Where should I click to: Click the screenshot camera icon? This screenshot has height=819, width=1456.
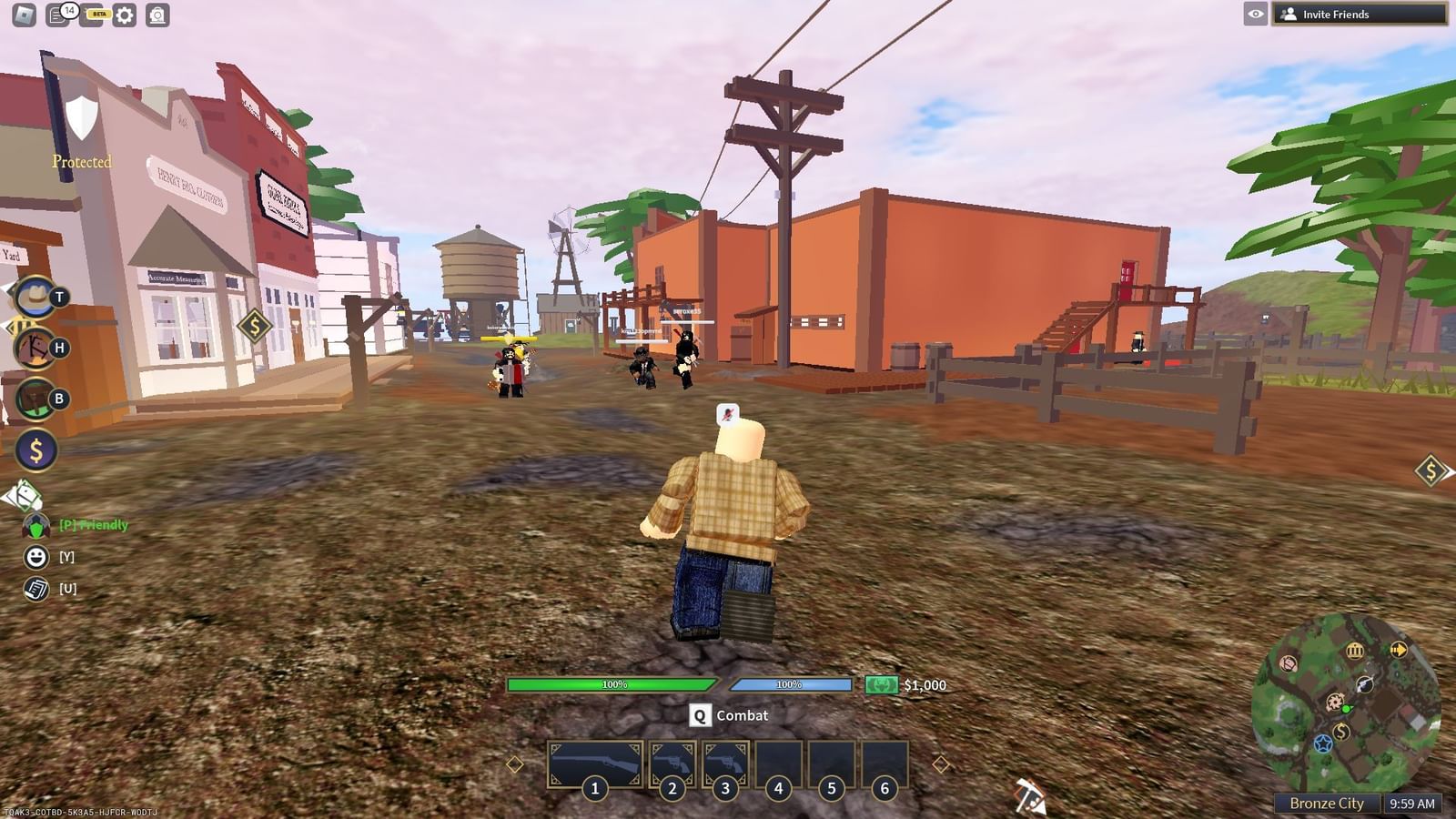[x=157, y=14]
